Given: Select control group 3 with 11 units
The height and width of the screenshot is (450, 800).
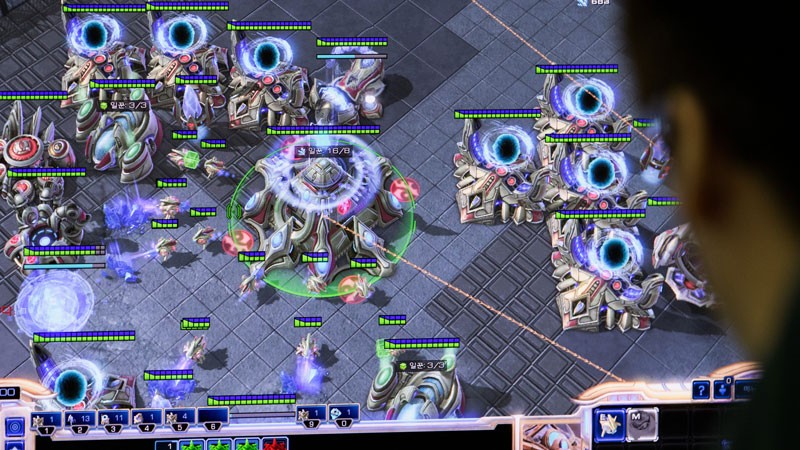Looking at the screenshot, I should pos(114,420).
